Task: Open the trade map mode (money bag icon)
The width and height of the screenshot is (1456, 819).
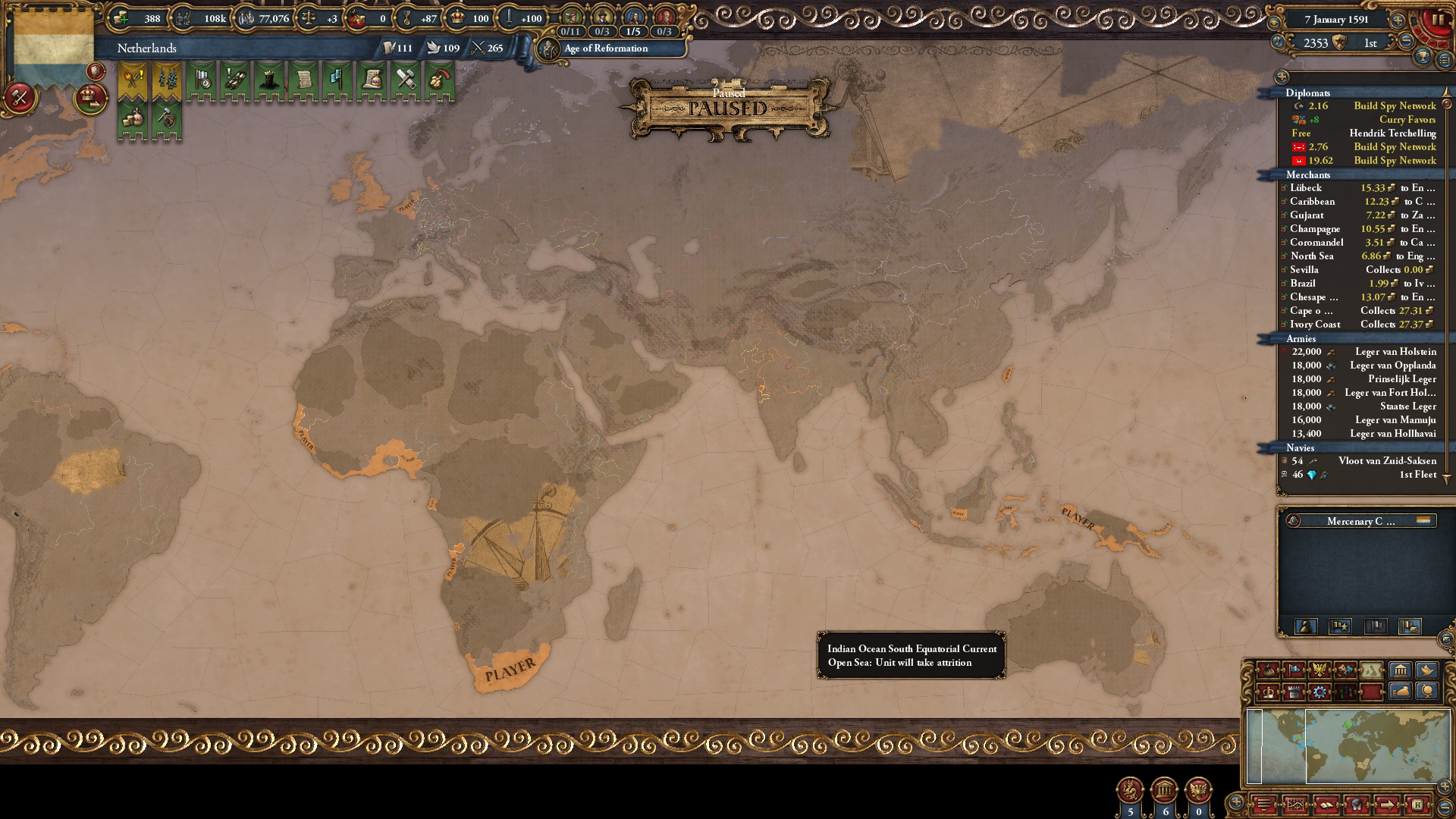Action: tap(1269, 670)
